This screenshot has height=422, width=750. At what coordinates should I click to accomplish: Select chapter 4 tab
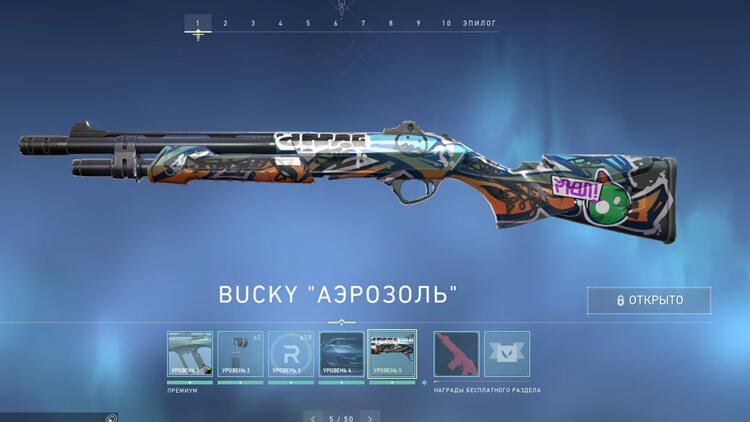point(280,23)
